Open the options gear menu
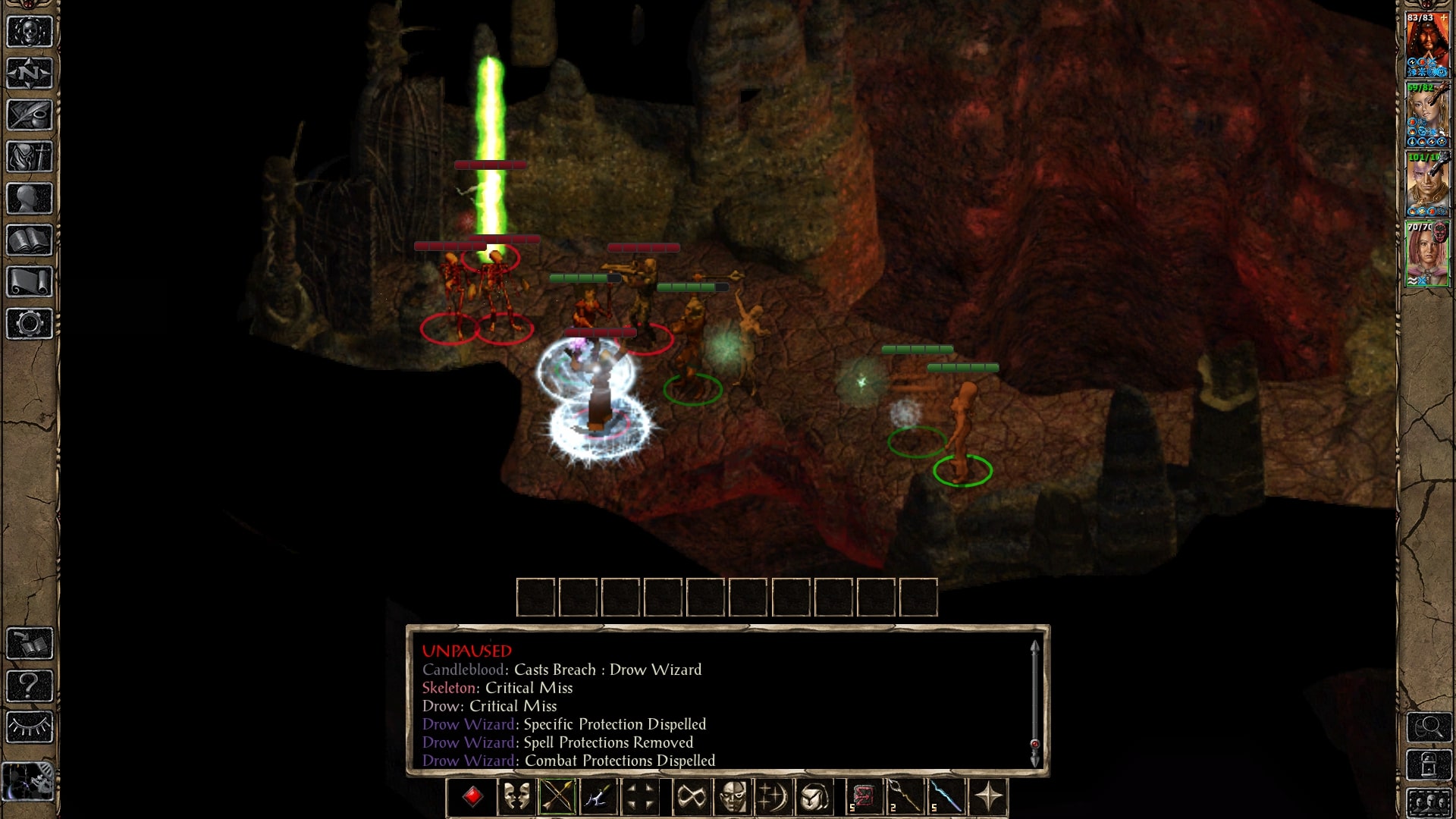This screenshot has height=819, width=1456. pos(30,324)
